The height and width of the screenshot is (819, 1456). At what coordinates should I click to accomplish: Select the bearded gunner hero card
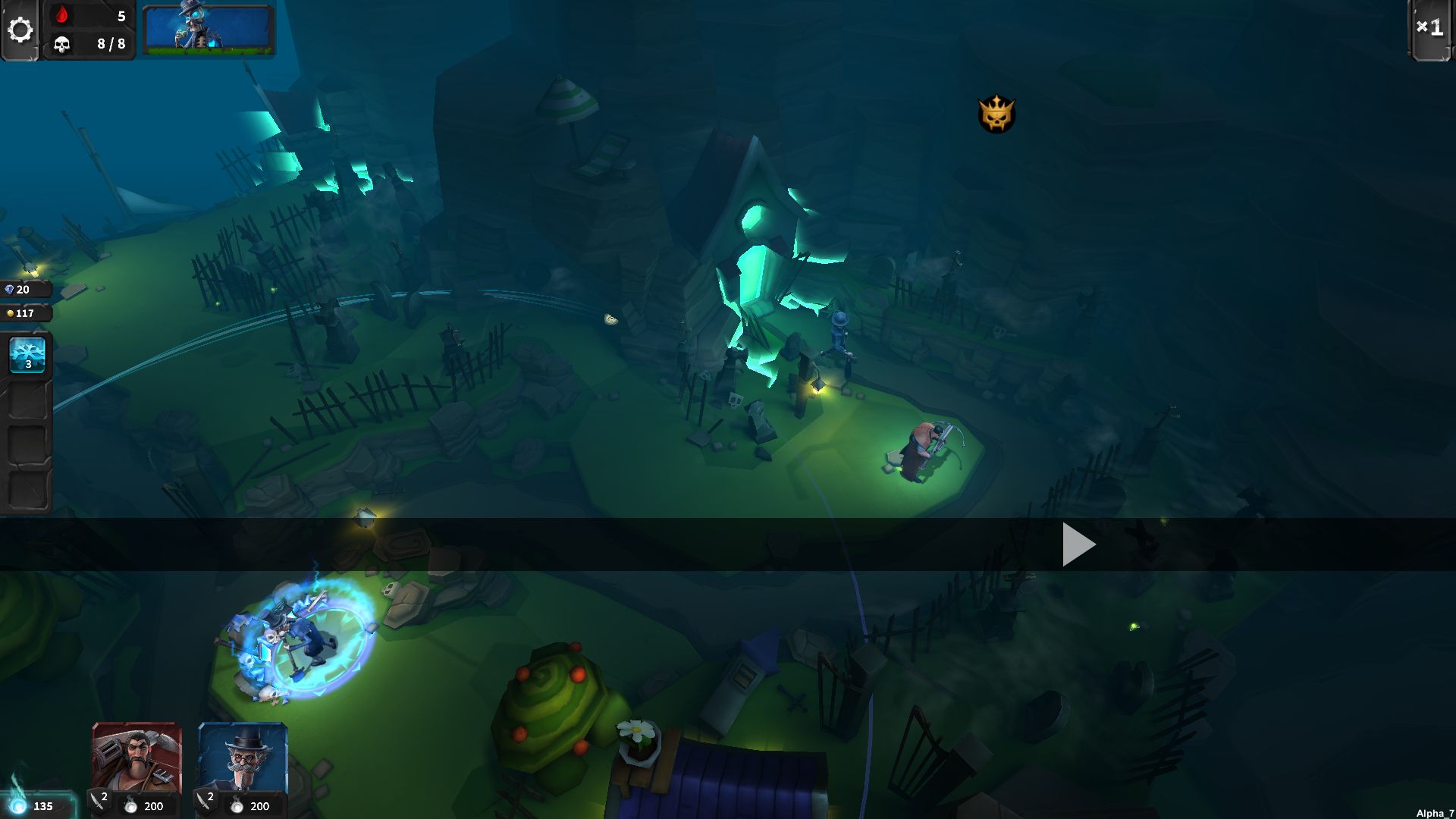[x=136, y=758]
